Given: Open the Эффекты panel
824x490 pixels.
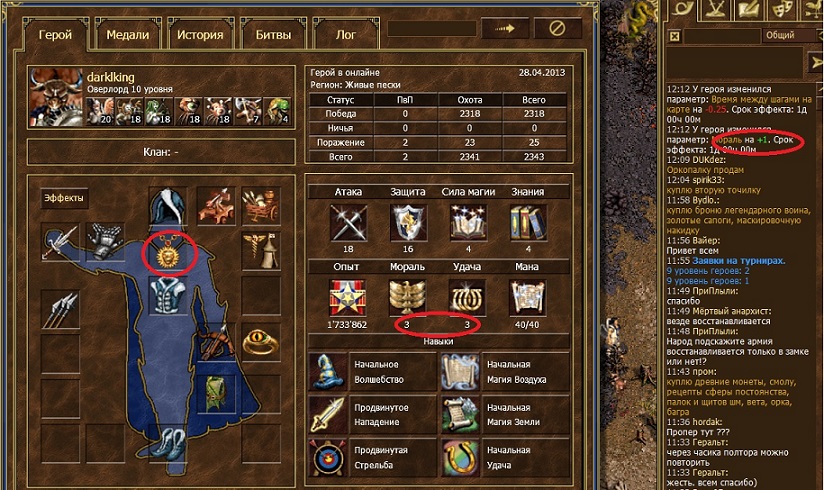Looking at the screenshot, I should [x=64, y=198].
